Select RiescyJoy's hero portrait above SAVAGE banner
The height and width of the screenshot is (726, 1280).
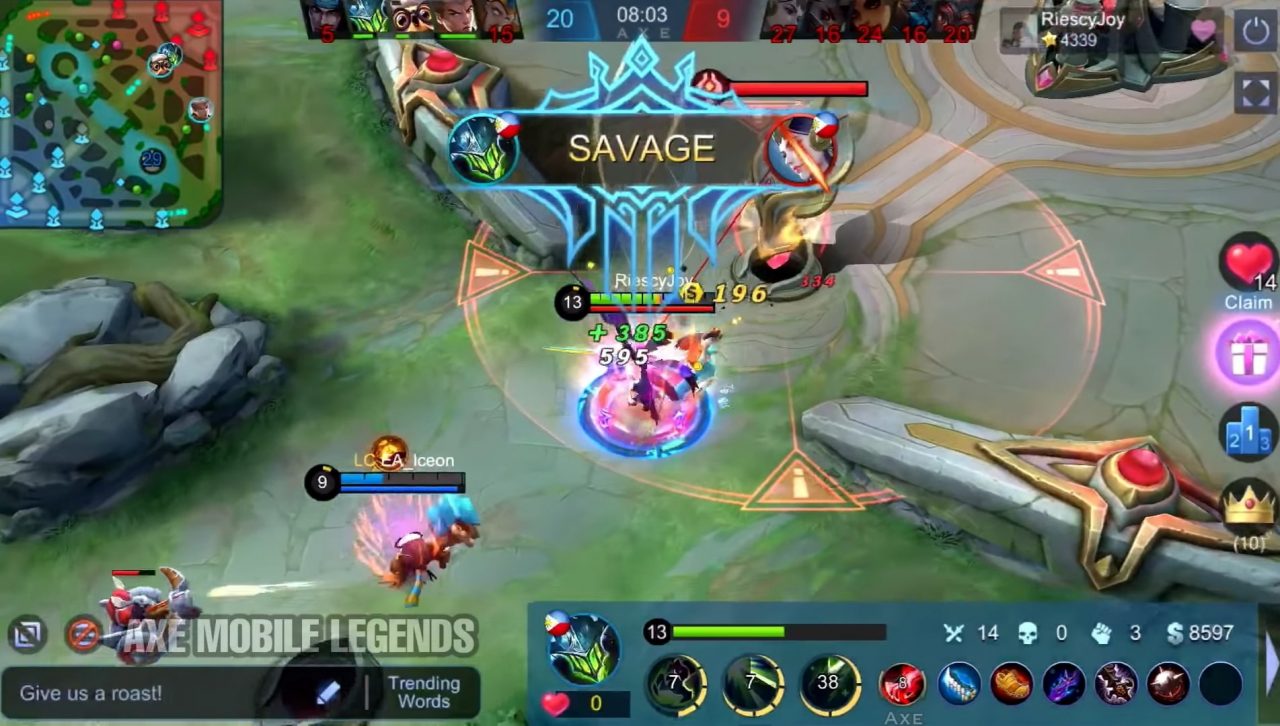pyautogui.click(x=487, y=148)
